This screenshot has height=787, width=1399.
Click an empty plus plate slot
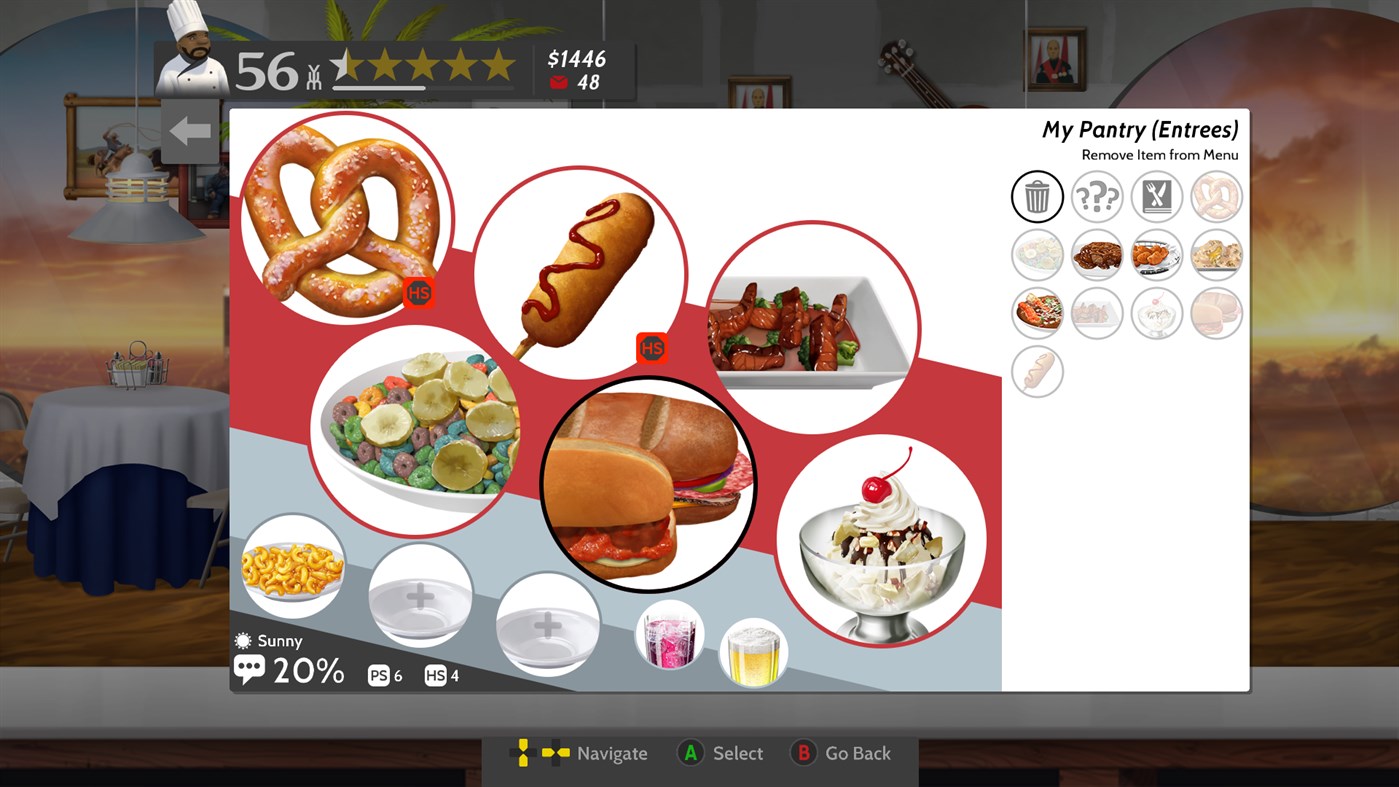point(420,595)
